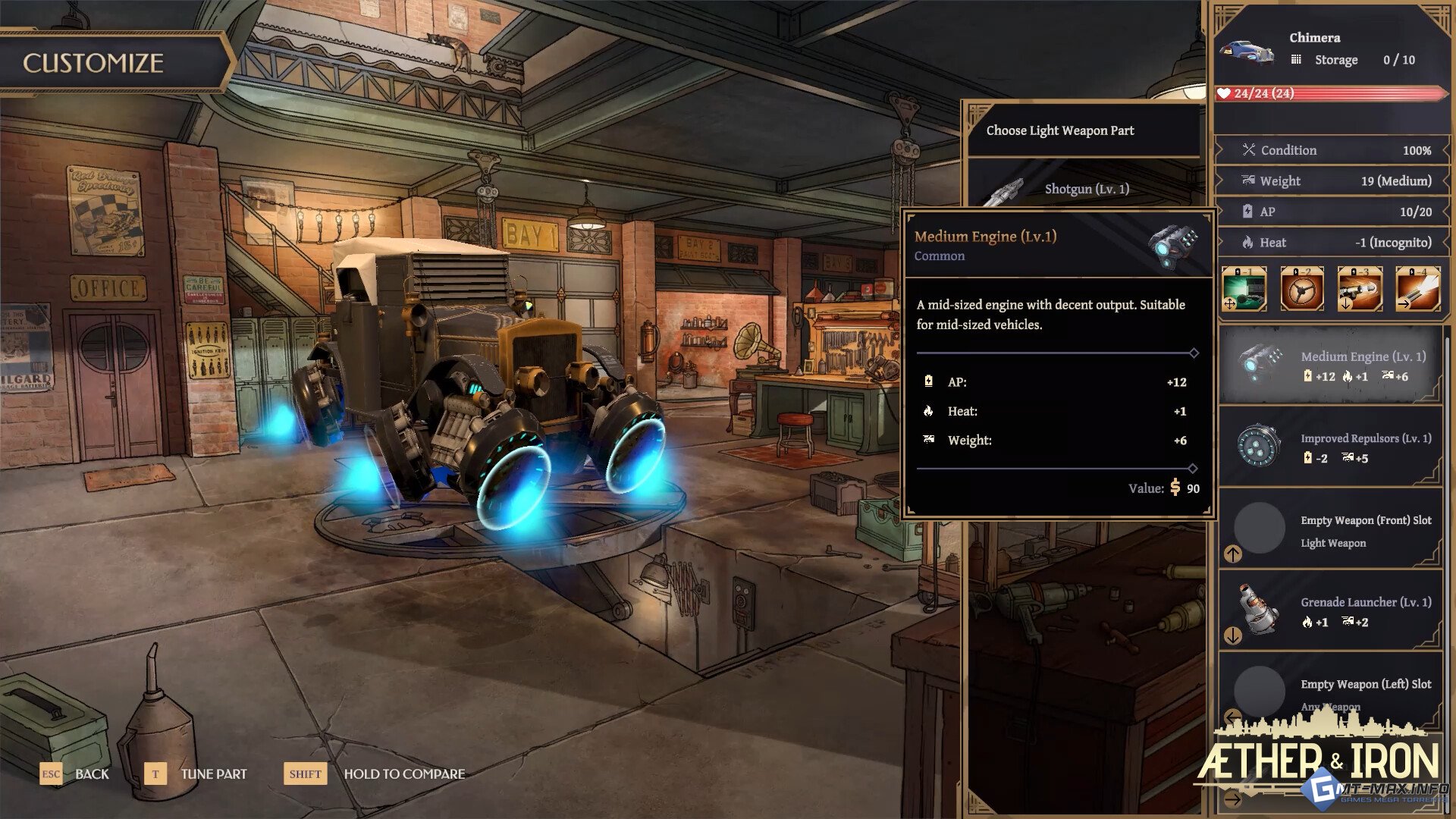Select the Shotgun (Lv. 1) light weapon part

(x=1086, y=189)
